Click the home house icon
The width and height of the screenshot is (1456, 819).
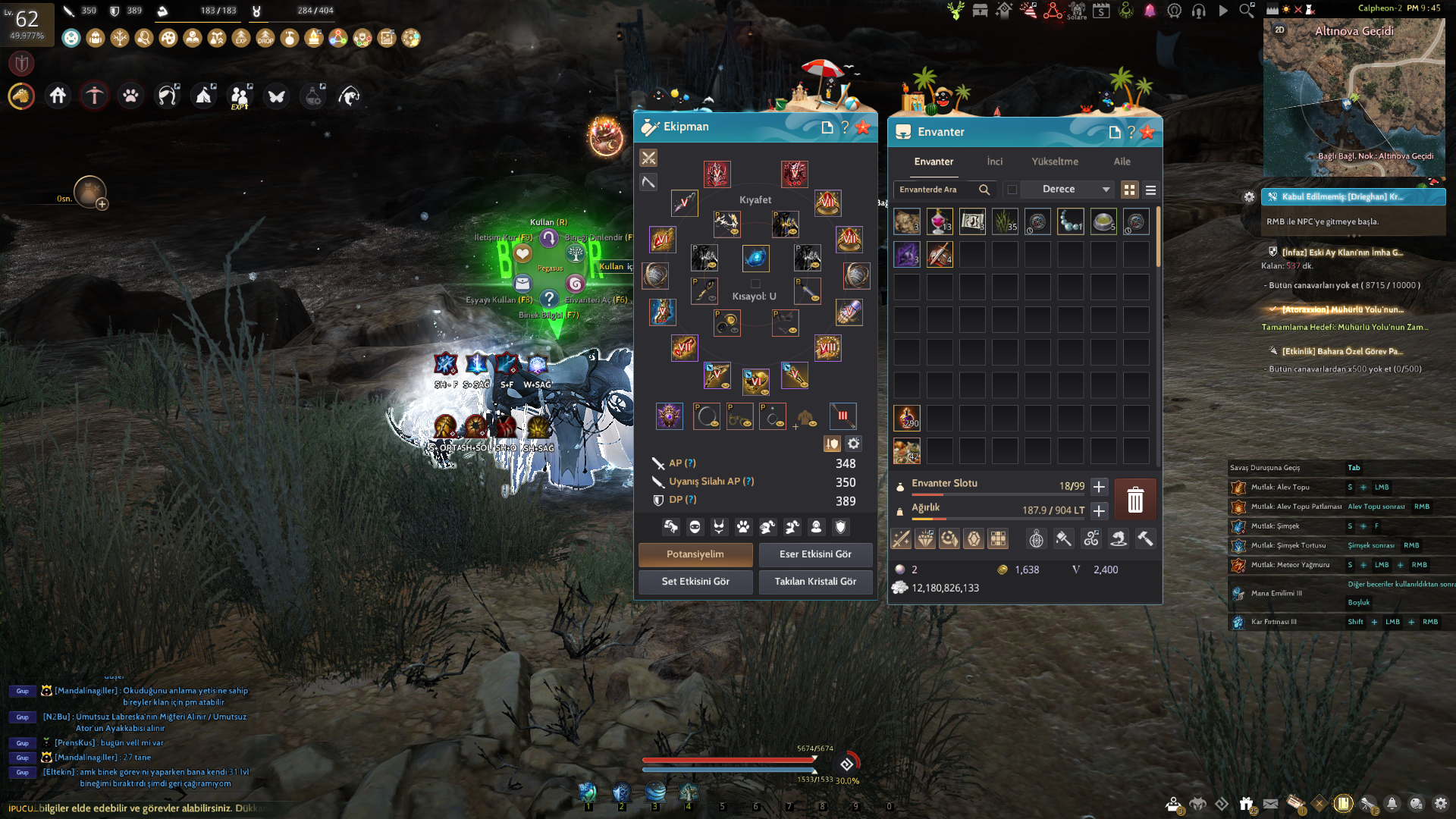[58, 96]
